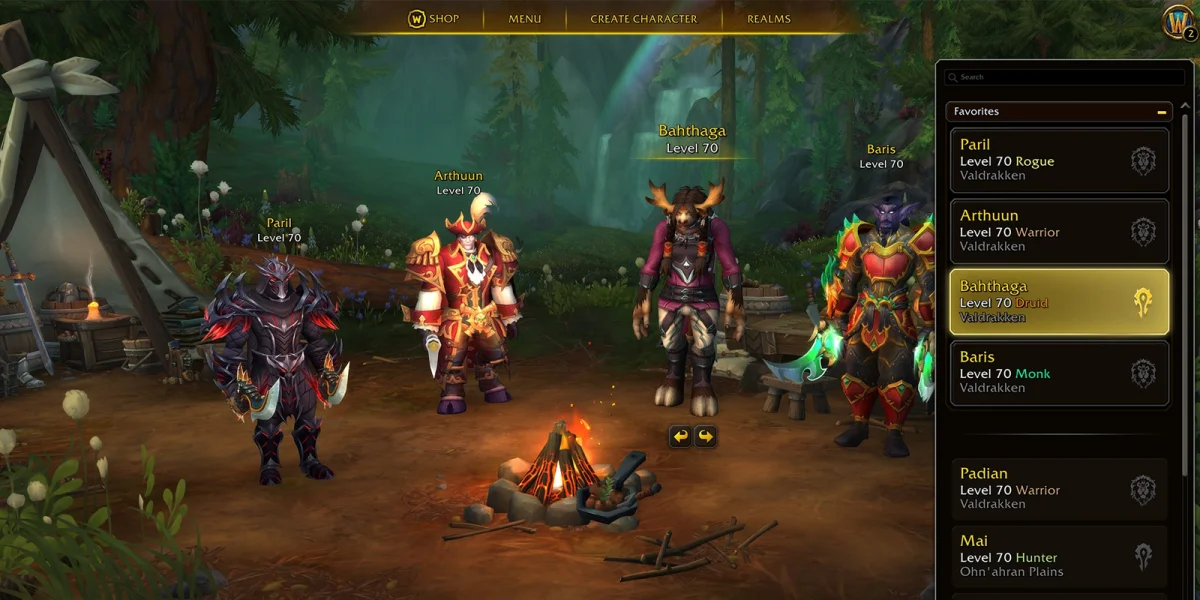Image resolution: width=1200 pixels, height=600 pixels.
Task: Select Bahthaga the Druid in list
Action: (x=1058, y=302)
